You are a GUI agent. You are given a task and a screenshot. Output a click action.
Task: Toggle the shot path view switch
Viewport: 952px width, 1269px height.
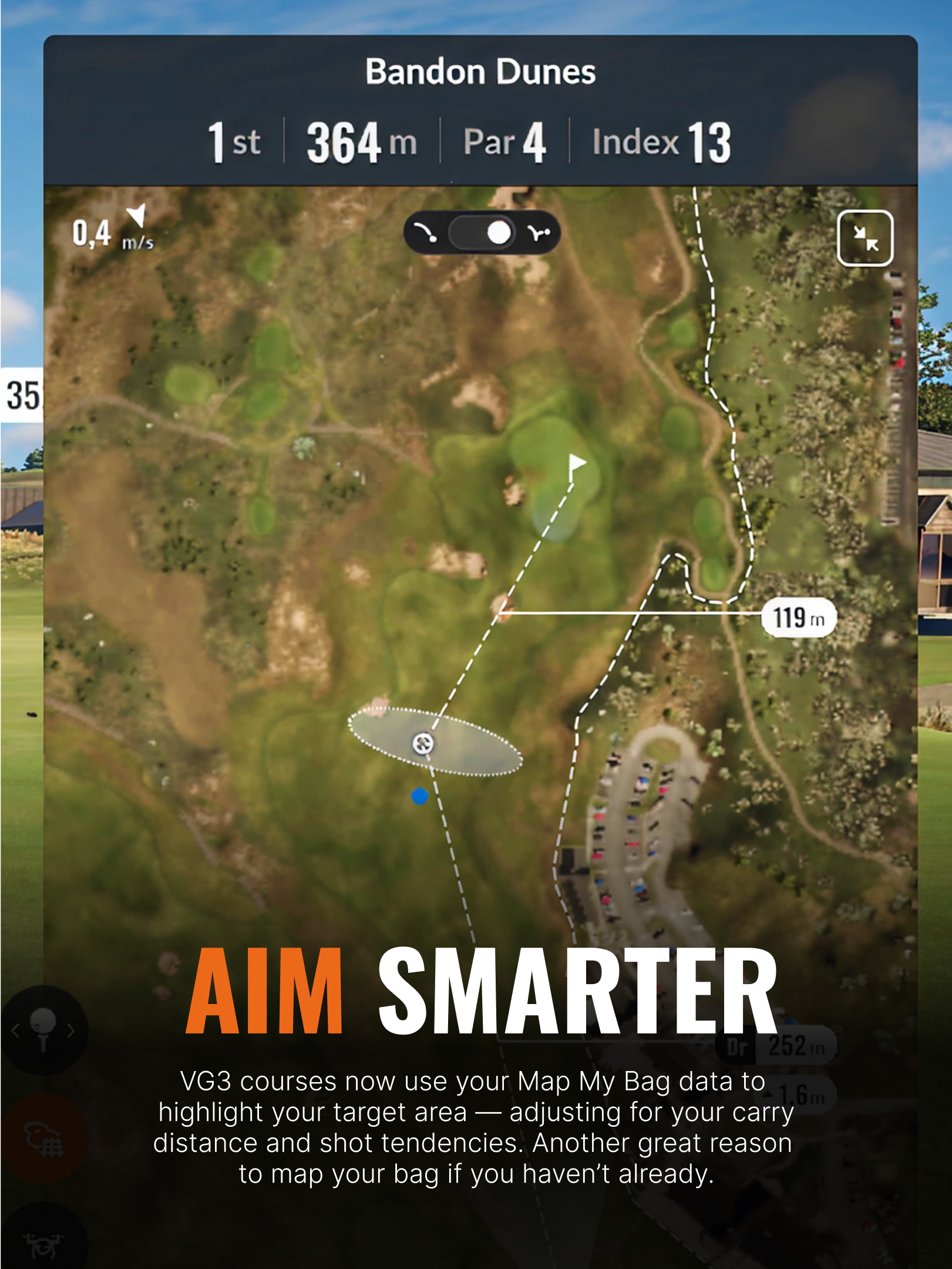click(x=482, y=233)
